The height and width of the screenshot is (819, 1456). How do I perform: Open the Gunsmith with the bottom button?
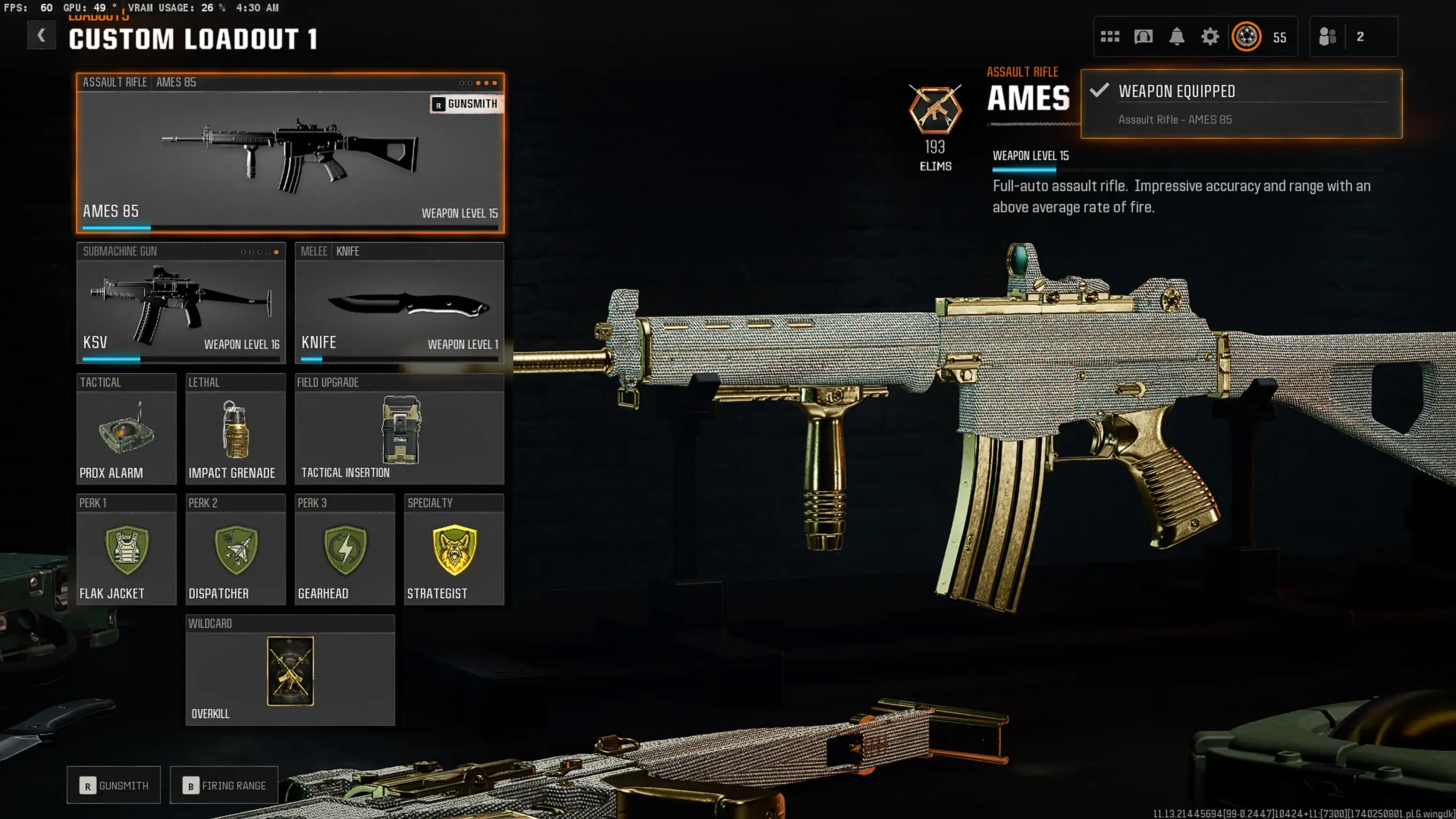113,785
